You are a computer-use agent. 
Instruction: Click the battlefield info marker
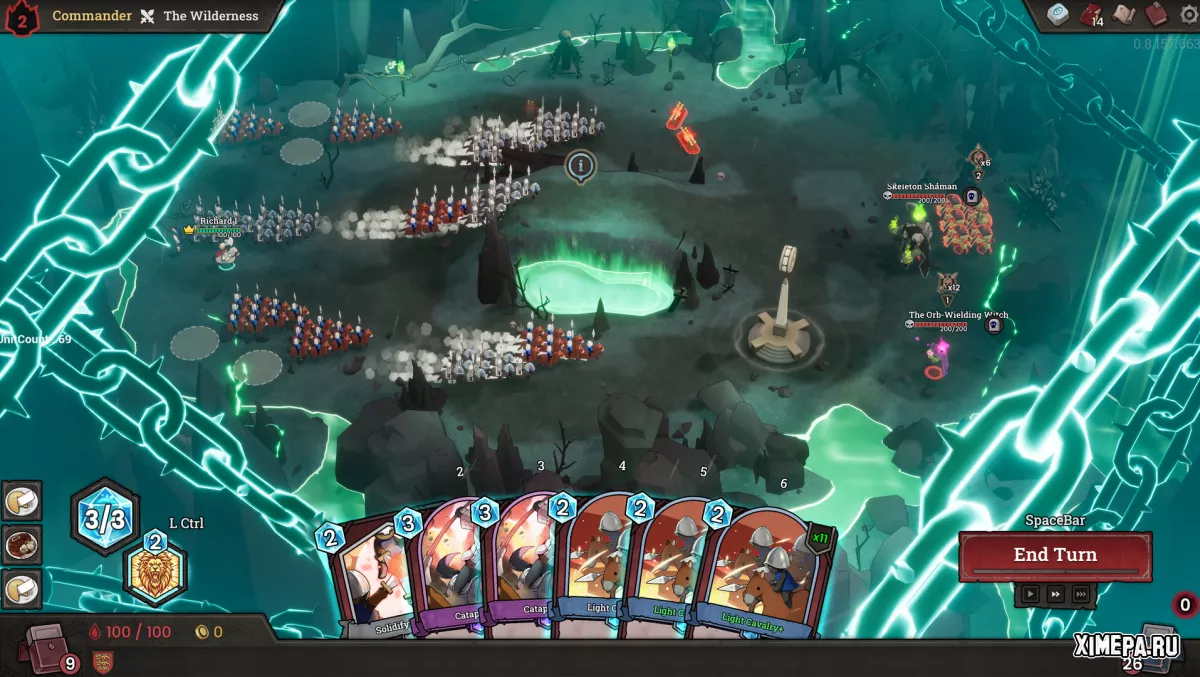pyautogui.click(x=580, y=165)
